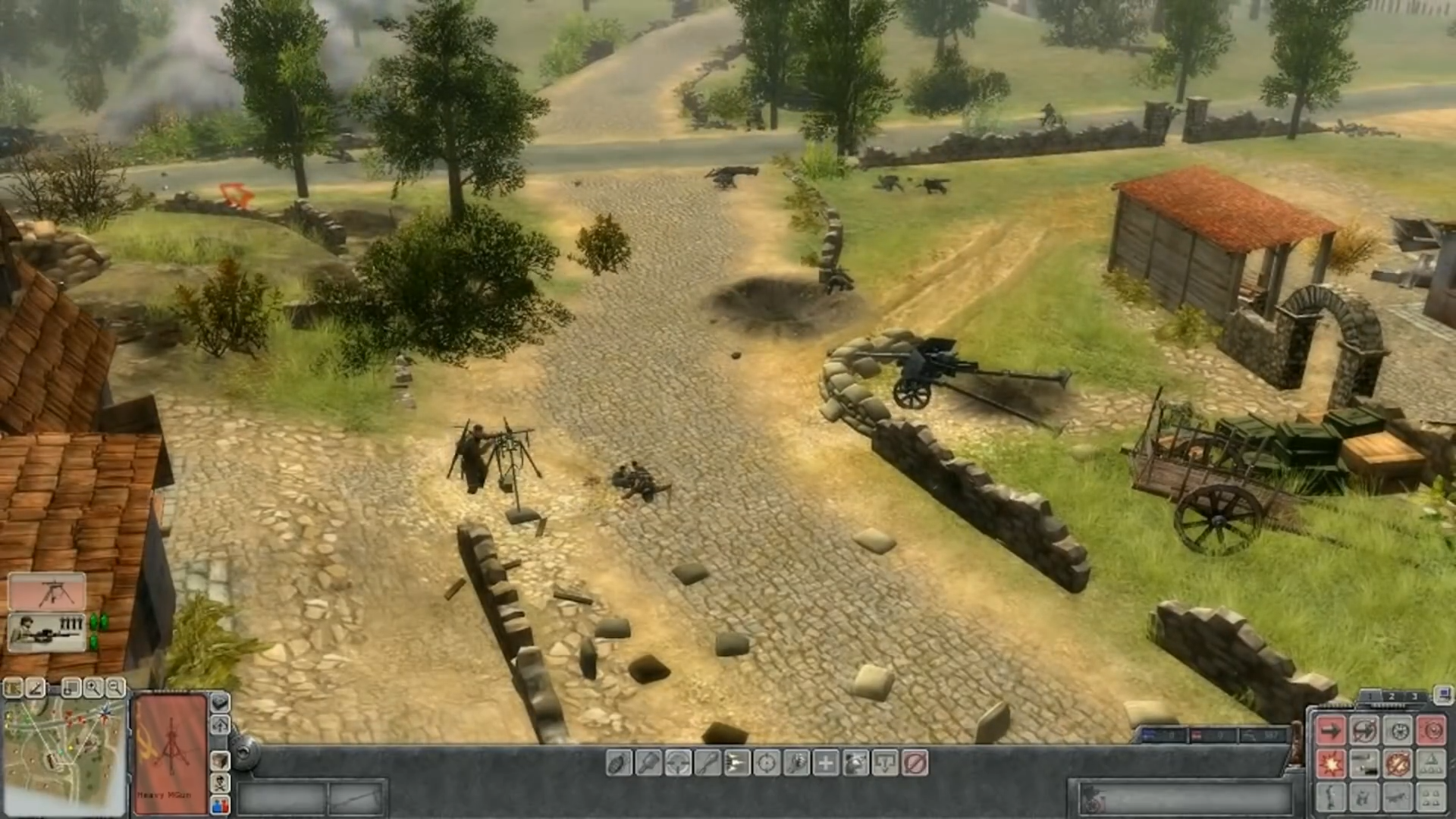Select the soldier gunner card
The height and width of the screenshot is (819, 1456).
(x=47, y=632)
